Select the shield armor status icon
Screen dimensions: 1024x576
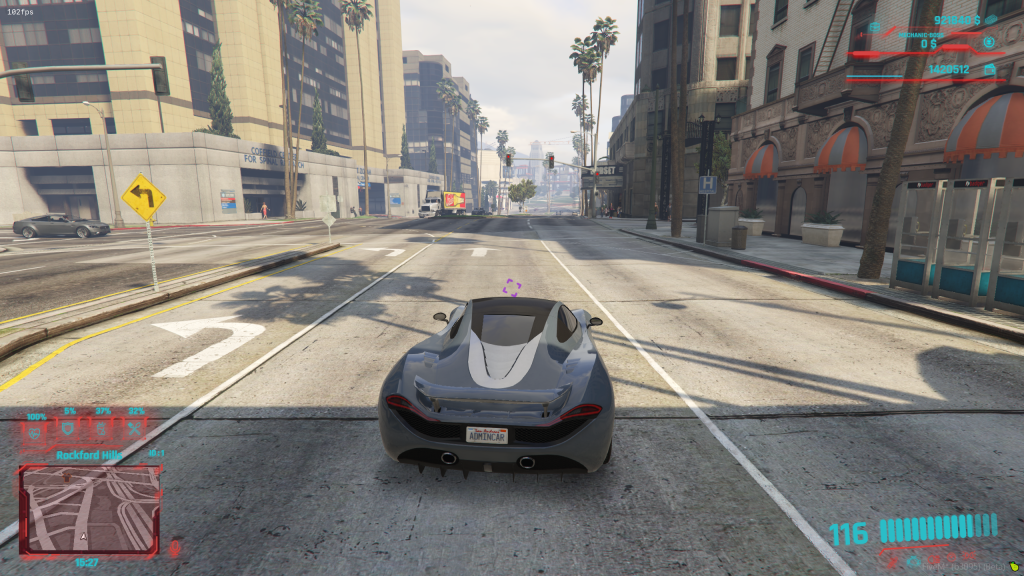(69, 430)
